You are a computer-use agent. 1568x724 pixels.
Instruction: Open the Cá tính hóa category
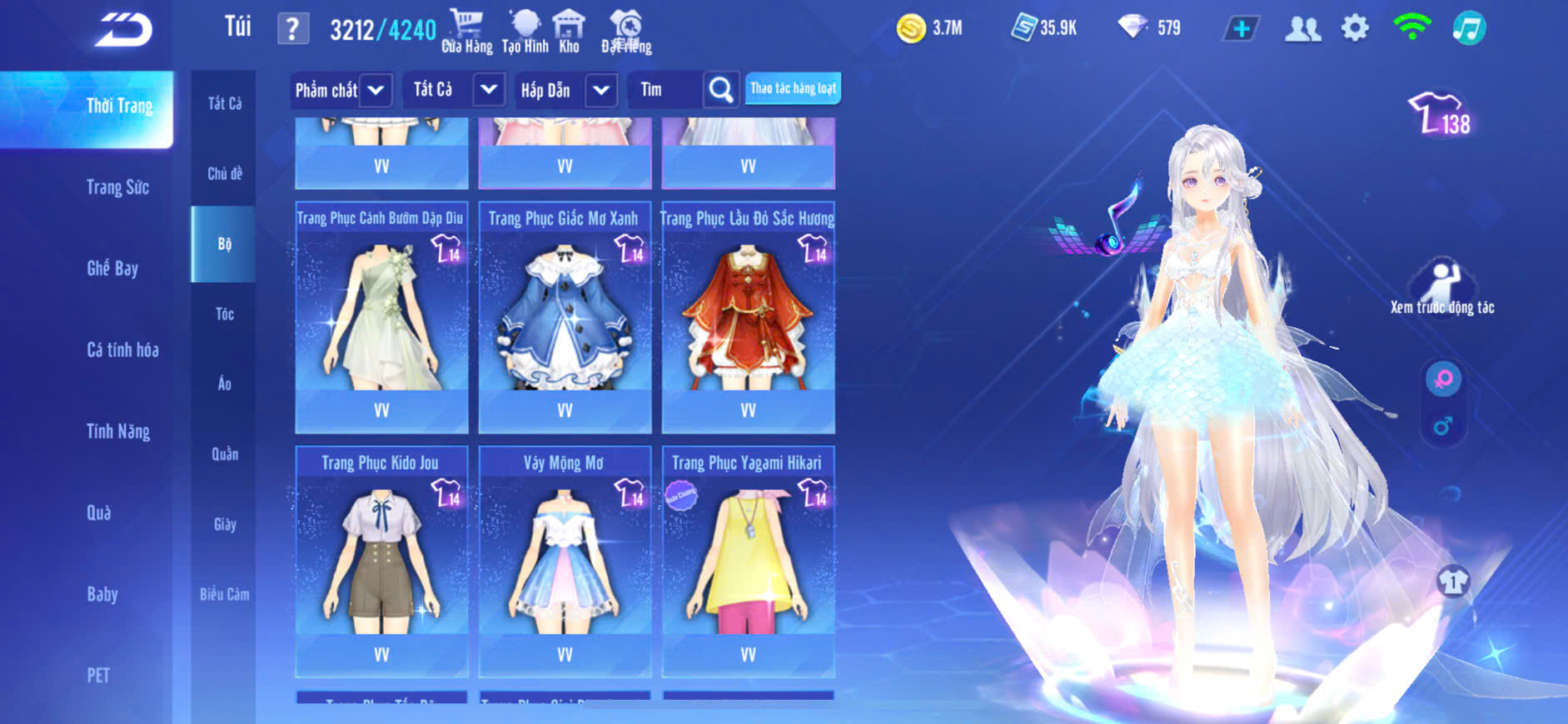tap(122, 350)
